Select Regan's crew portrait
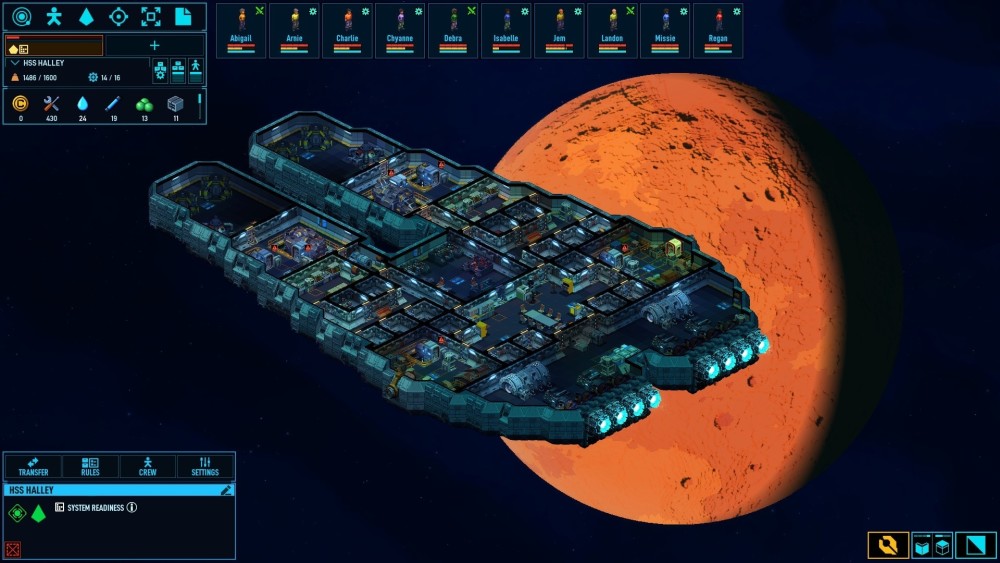This screenshot has width=1000, height=563. (x=718, y=30)
